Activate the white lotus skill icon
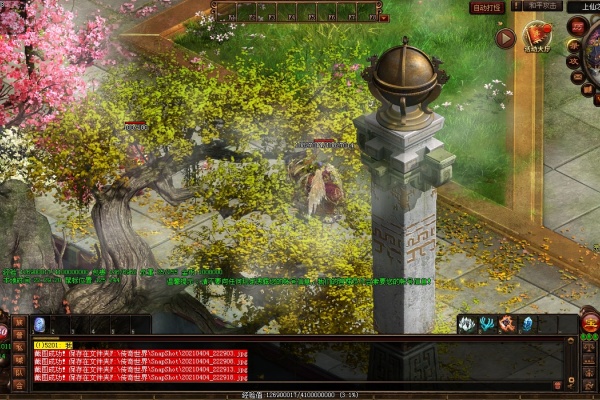The width and height of the screenshot is (600, 400). click(x=466, y=324)
